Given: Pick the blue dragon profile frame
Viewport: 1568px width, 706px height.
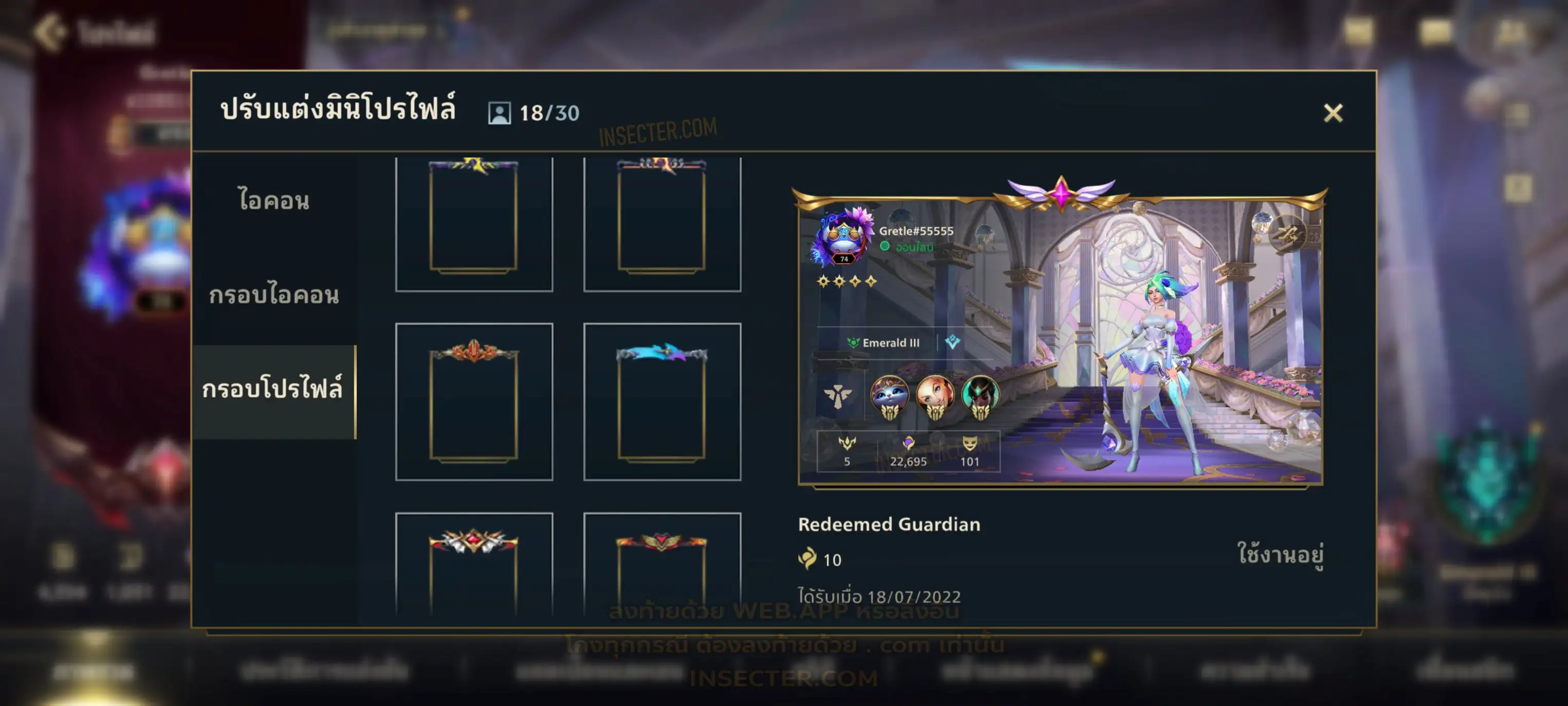Looking at the screenshot, I should click(x=661, y=402).
